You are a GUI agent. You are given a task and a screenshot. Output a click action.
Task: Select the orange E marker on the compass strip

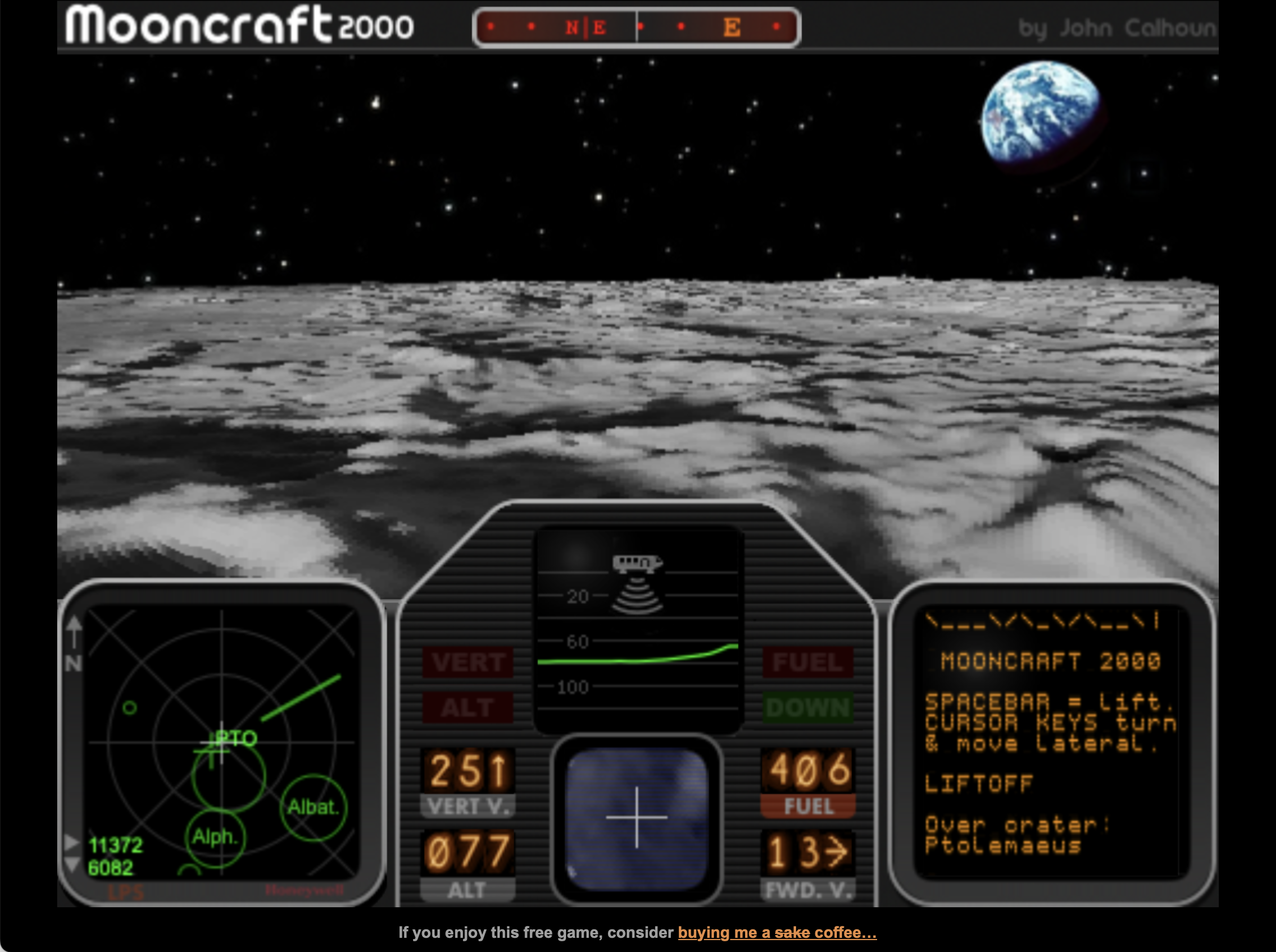(x=733, y=27)
